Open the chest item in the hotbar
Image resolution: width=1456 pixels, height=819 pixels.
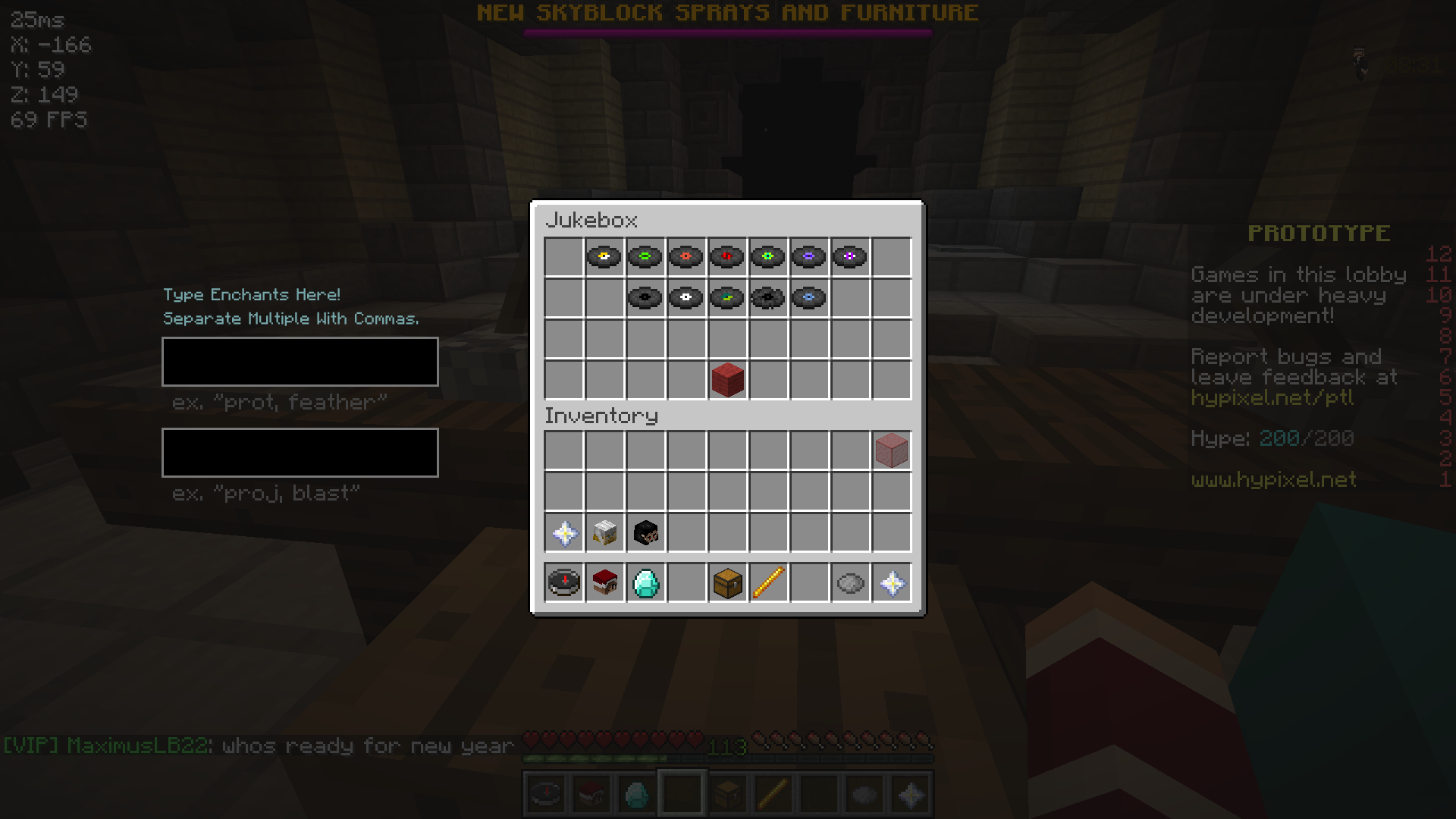(x=727, y=582)
